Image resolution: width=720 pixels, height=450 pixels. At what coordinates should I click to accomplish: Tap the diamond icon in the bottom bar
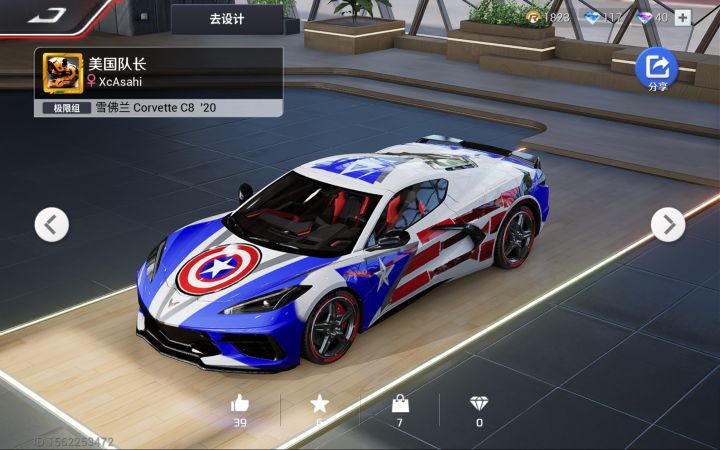point(479,404)
